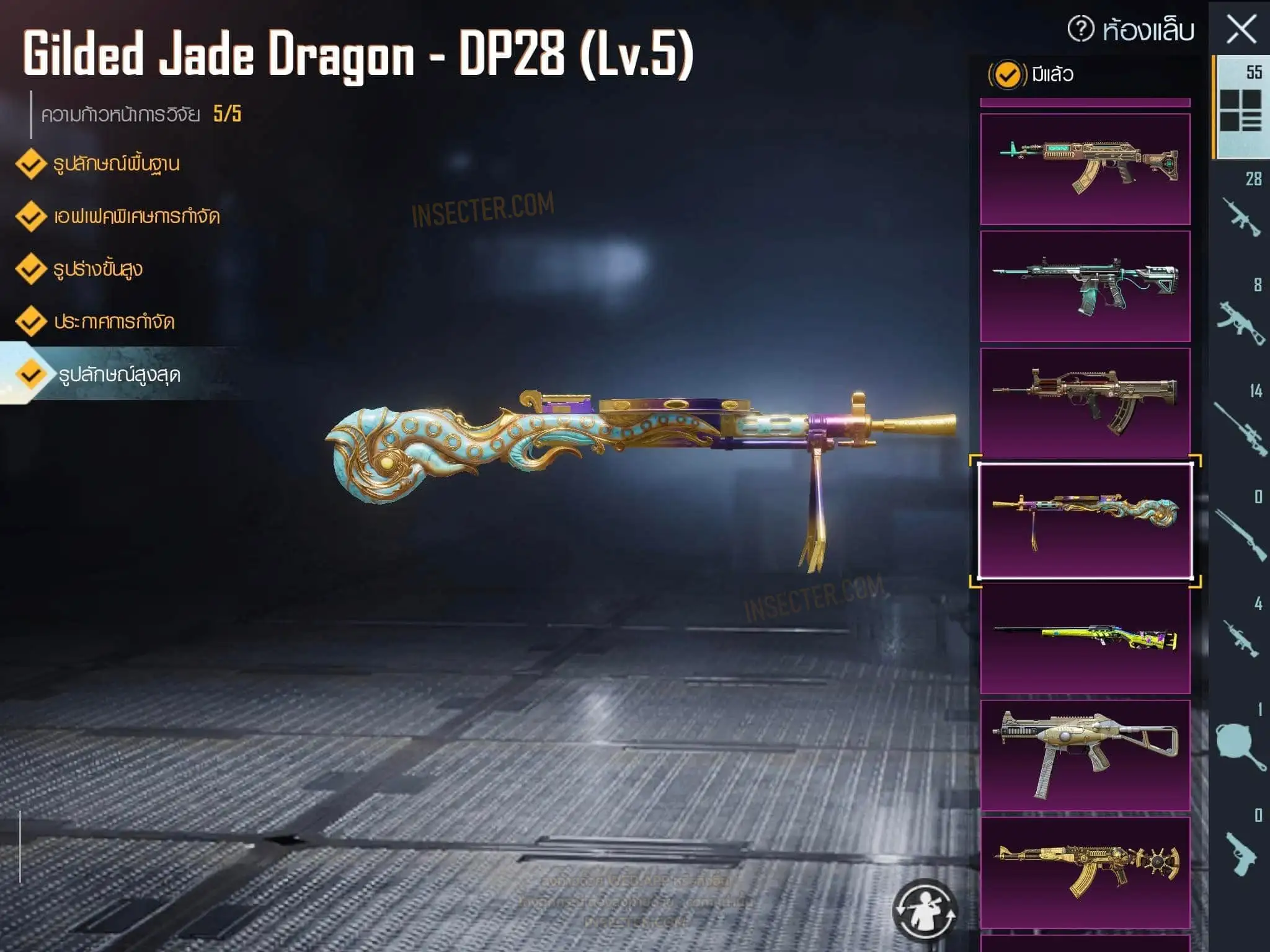The image size is (1270, 952).
Task: Choose เอฟเฟคพิเศษการกำจัด upgrade level
Action: pos(136,216)
